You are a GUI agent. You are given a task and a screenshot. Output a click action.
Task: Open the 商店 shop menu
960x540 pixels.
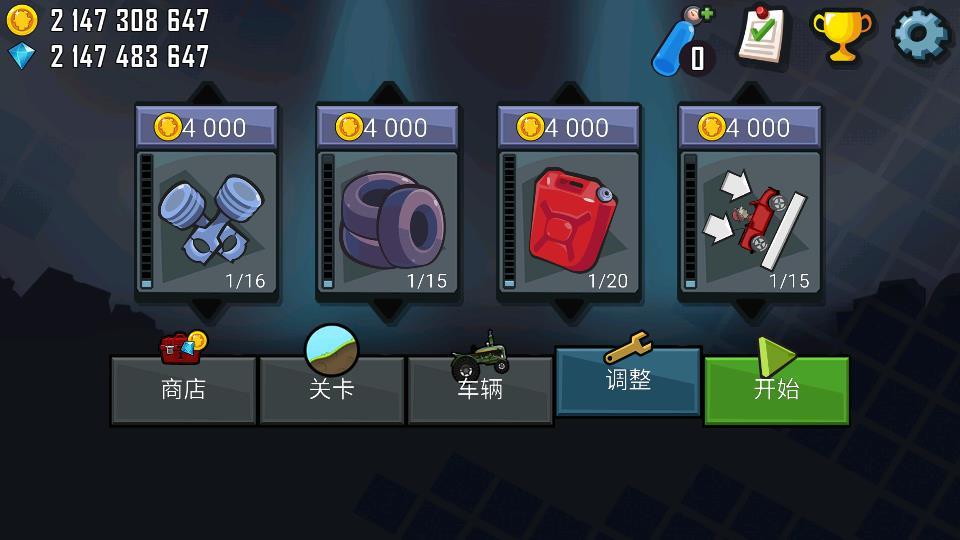pos(183,389)
